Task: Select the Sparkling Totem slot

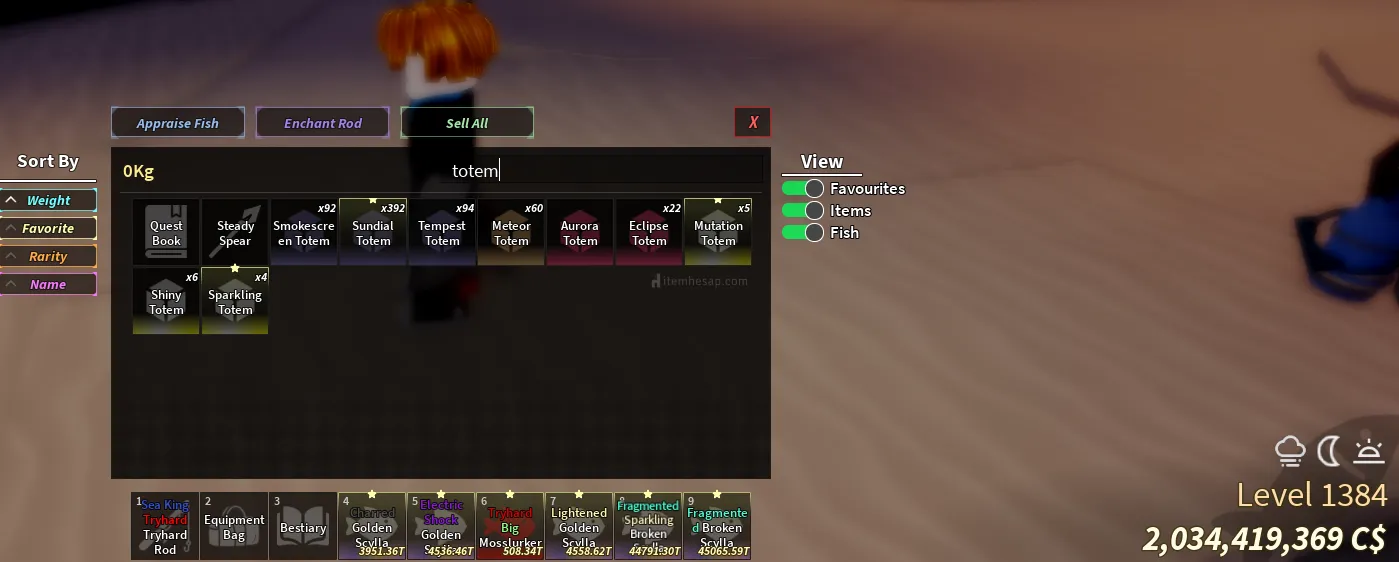Action: click(235, 301)
